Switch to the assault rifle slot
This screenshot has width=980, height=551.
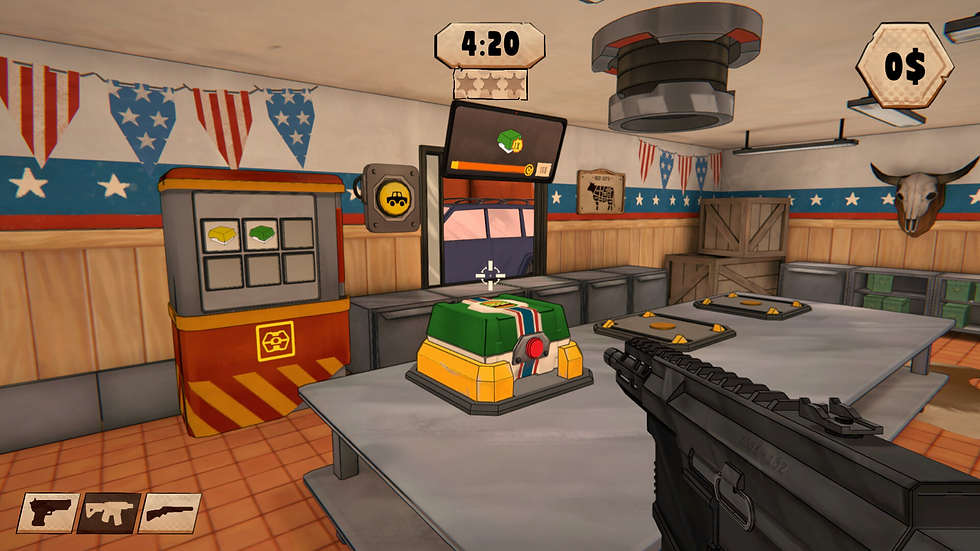point(109,513)
